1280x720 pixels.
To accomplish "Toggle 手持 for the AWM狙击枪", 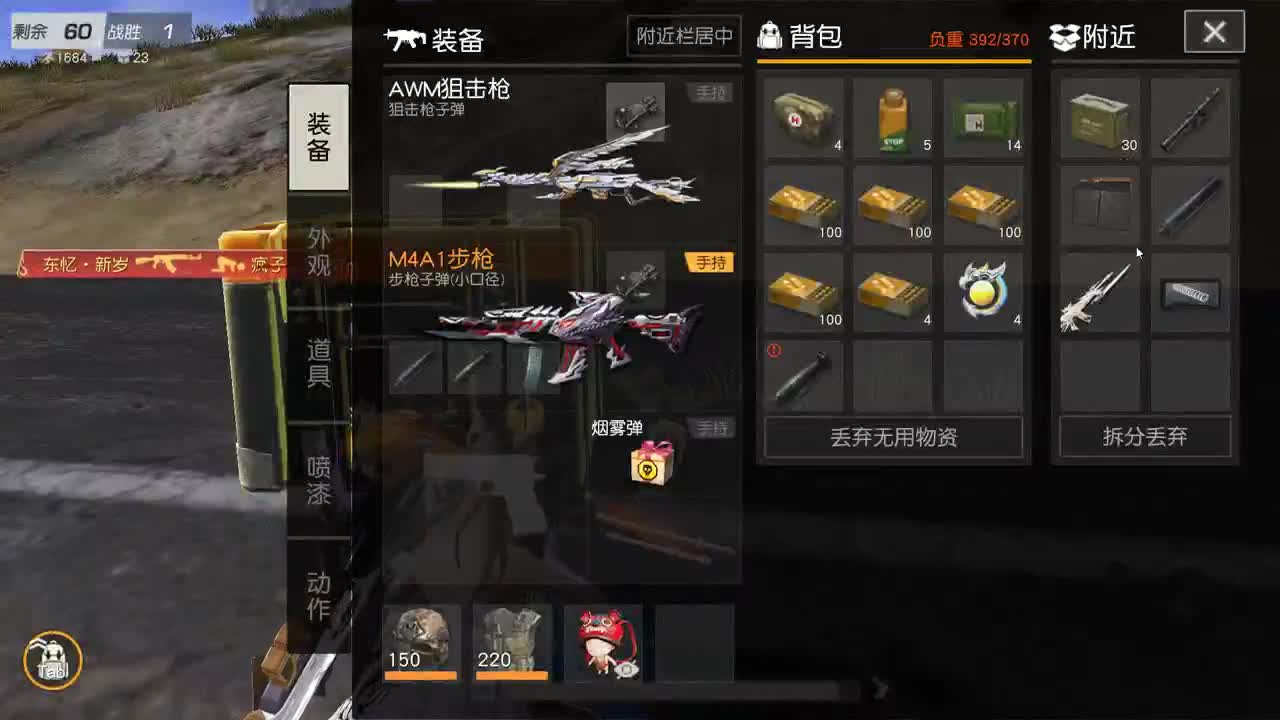I will coord(711,92).
